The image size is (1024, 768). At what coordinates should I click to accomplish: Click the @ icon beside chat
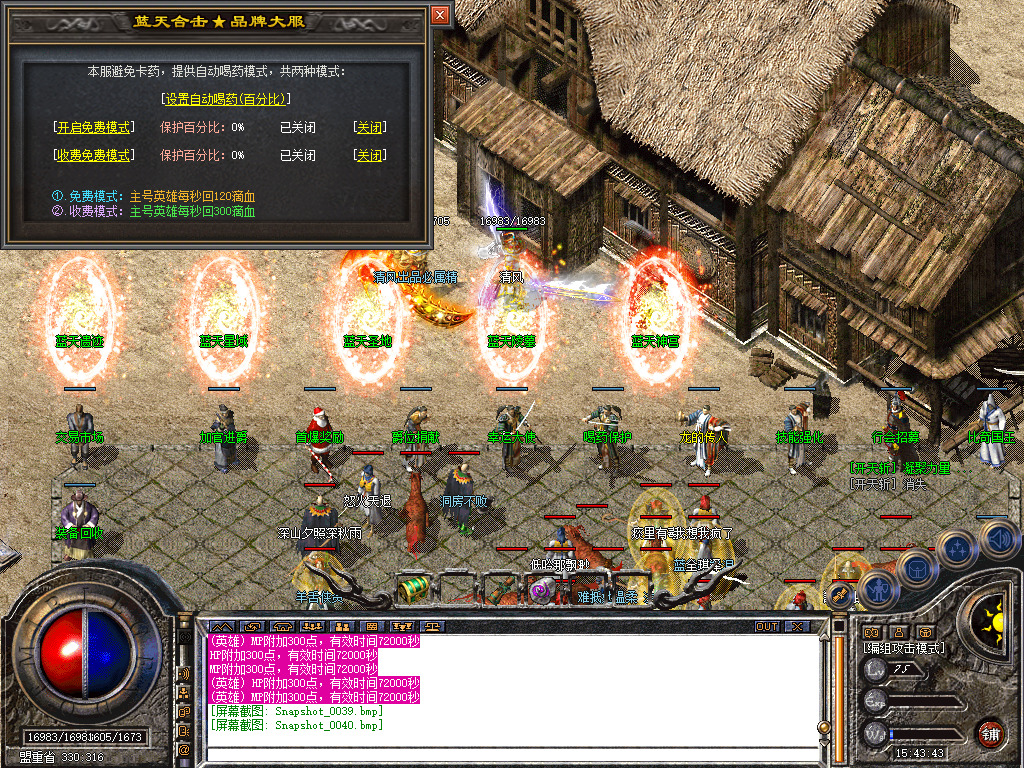pos(185,748)
